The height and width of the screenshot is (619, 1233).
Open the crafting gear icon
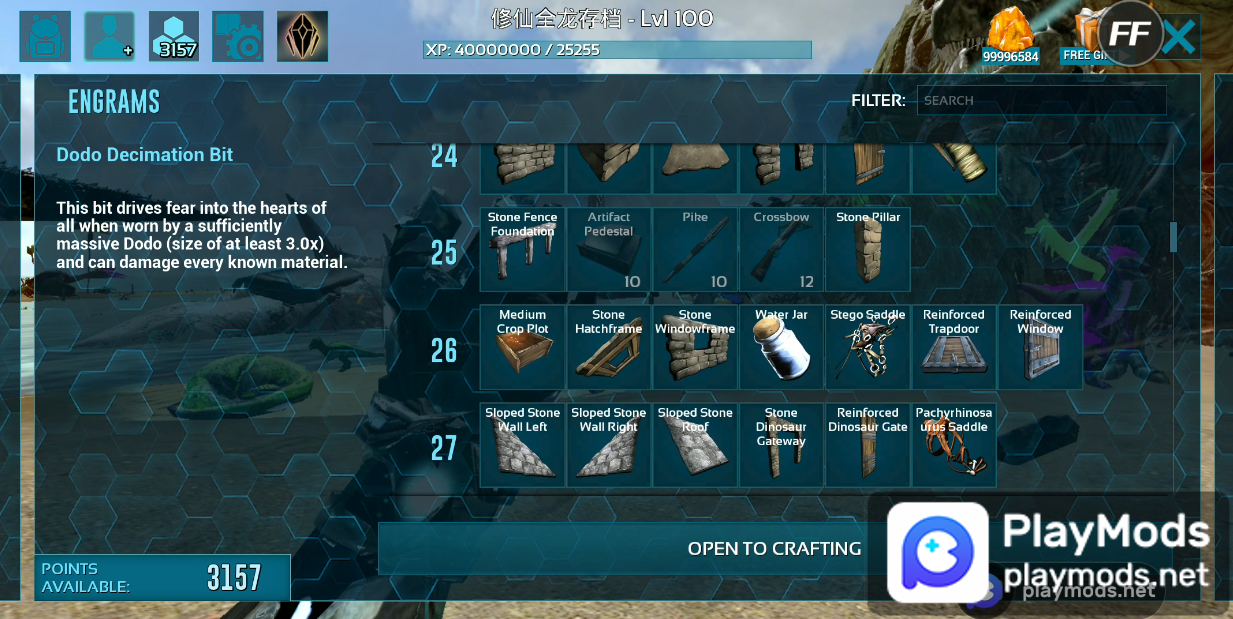tap(238, 37)
